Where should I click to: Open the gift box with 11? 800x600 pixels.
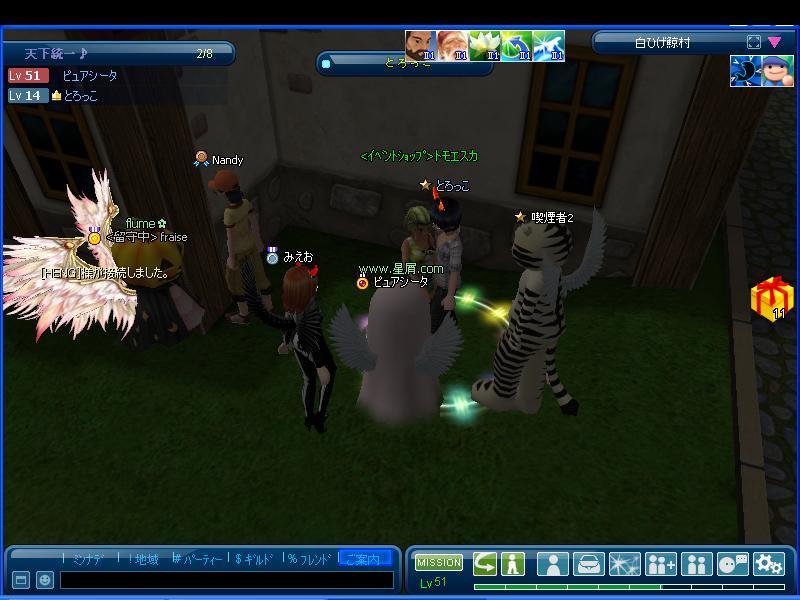770,299
